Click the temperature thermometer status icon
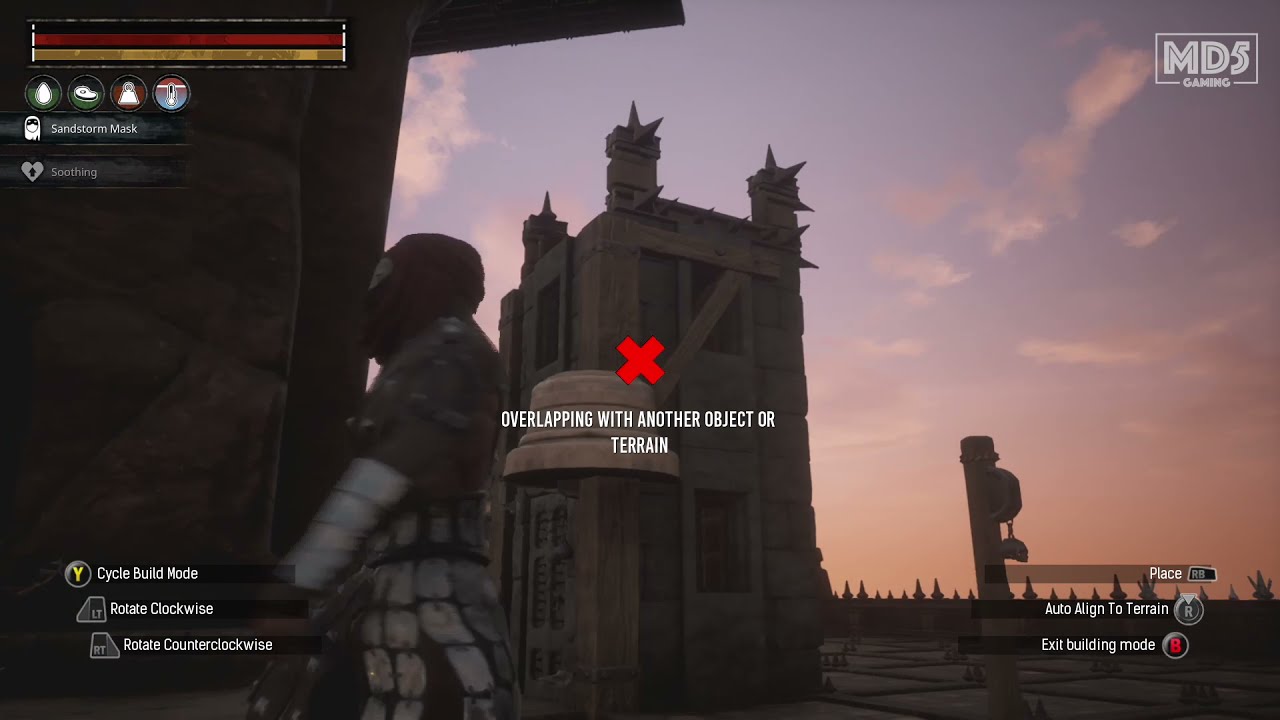 [171, 93]
